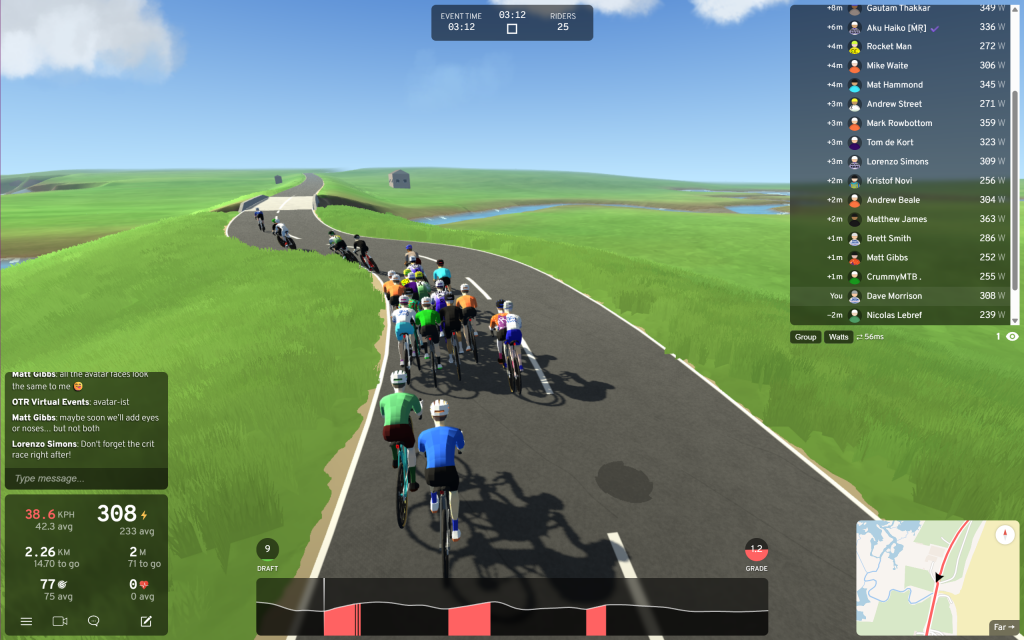The image size is (1024, 640).
Task: Pick Nicolas Lebref from the rider list
Action: point(894,315)
